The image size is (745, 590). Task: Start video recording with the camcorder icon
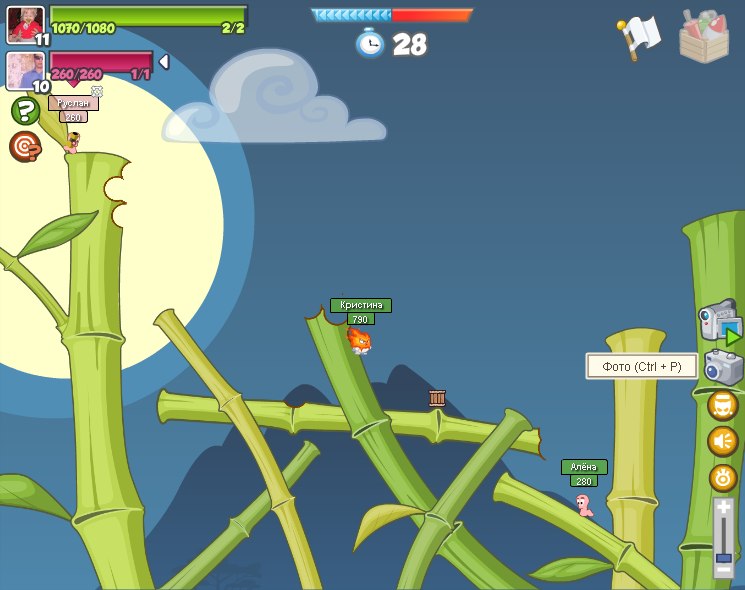[x=720, y=323]
